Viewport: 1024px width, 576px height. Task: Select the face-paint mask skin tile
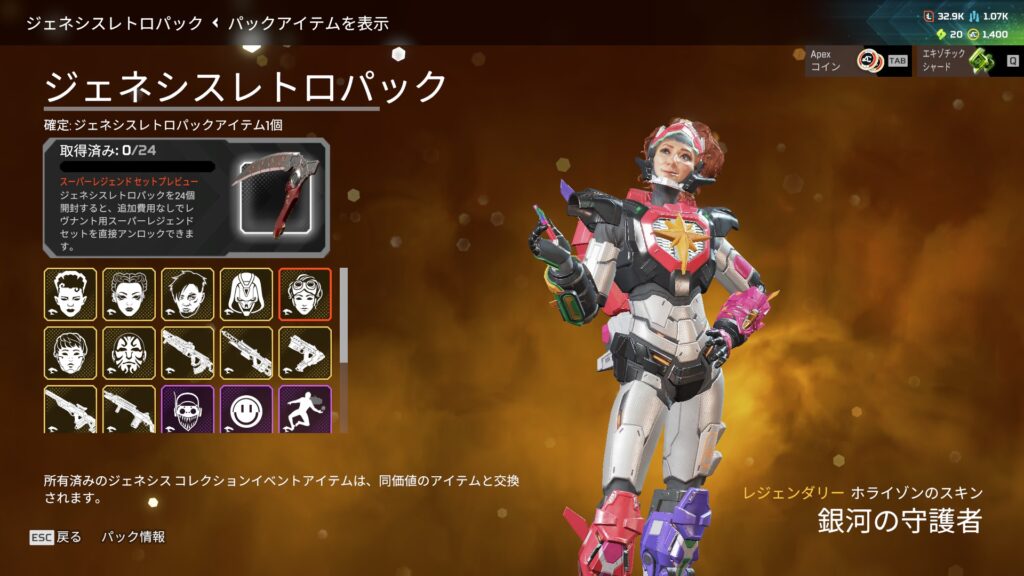pos(129,353)
